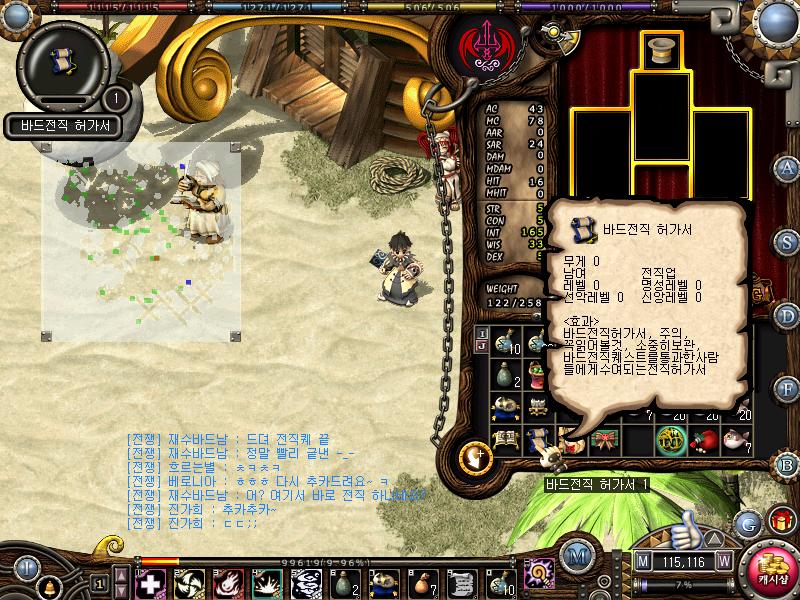800x600 pixels.
Task: Switch to inventory tab I
Action: pos(482,332)
